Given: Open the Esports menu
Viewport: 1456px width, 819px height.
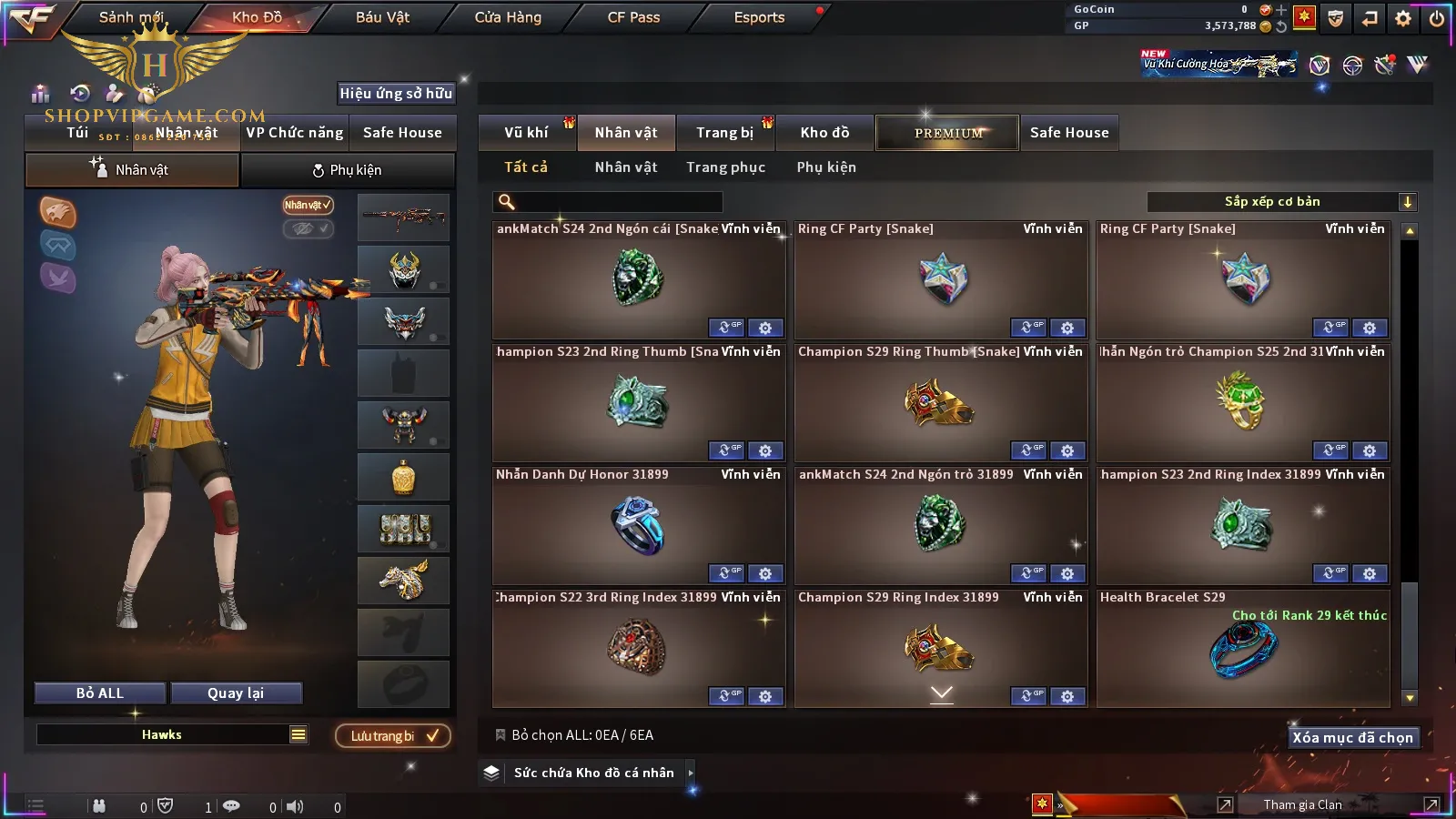Looking at the screenshot, I should coord(759,17).
